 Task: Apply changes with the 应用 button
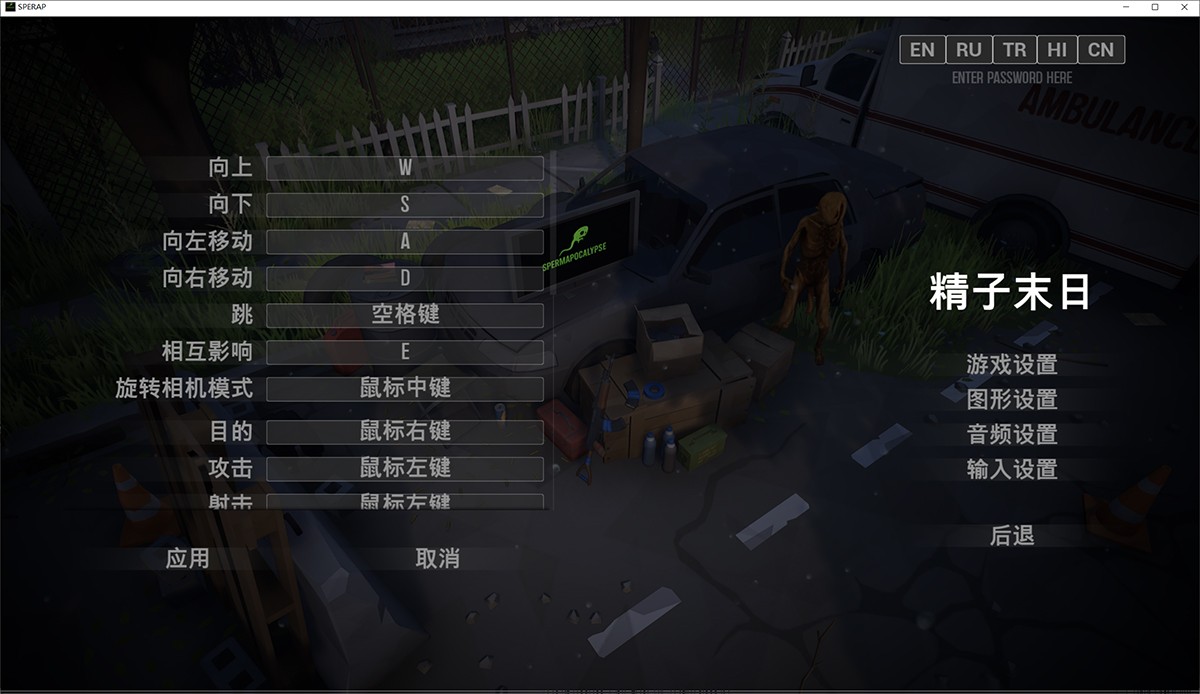188,558
